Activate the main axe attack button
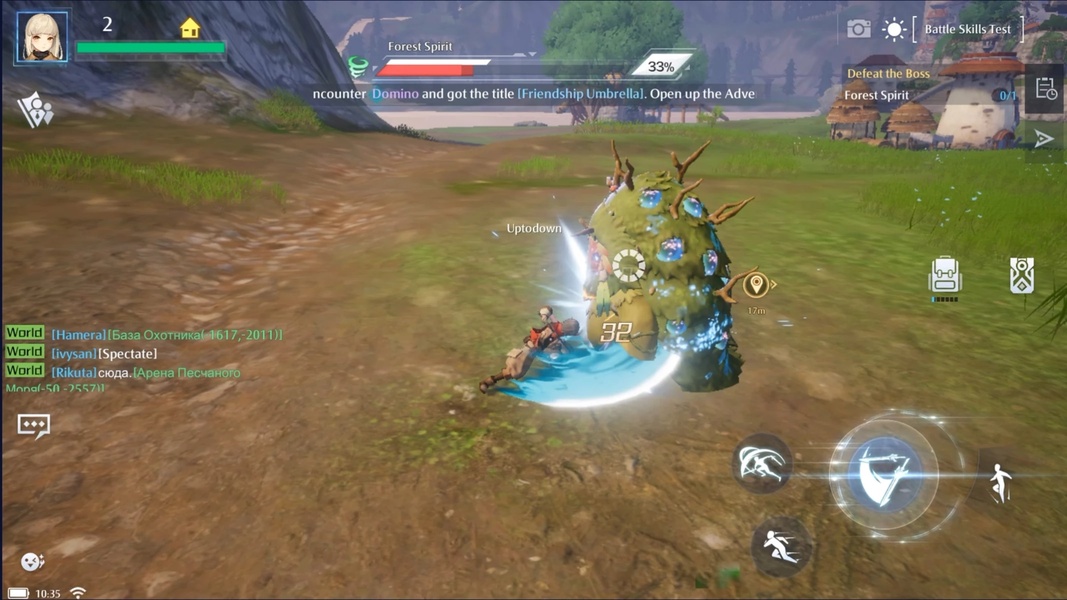The width and height of the screenshot is (1067, 600). click(x=884, y=473)
